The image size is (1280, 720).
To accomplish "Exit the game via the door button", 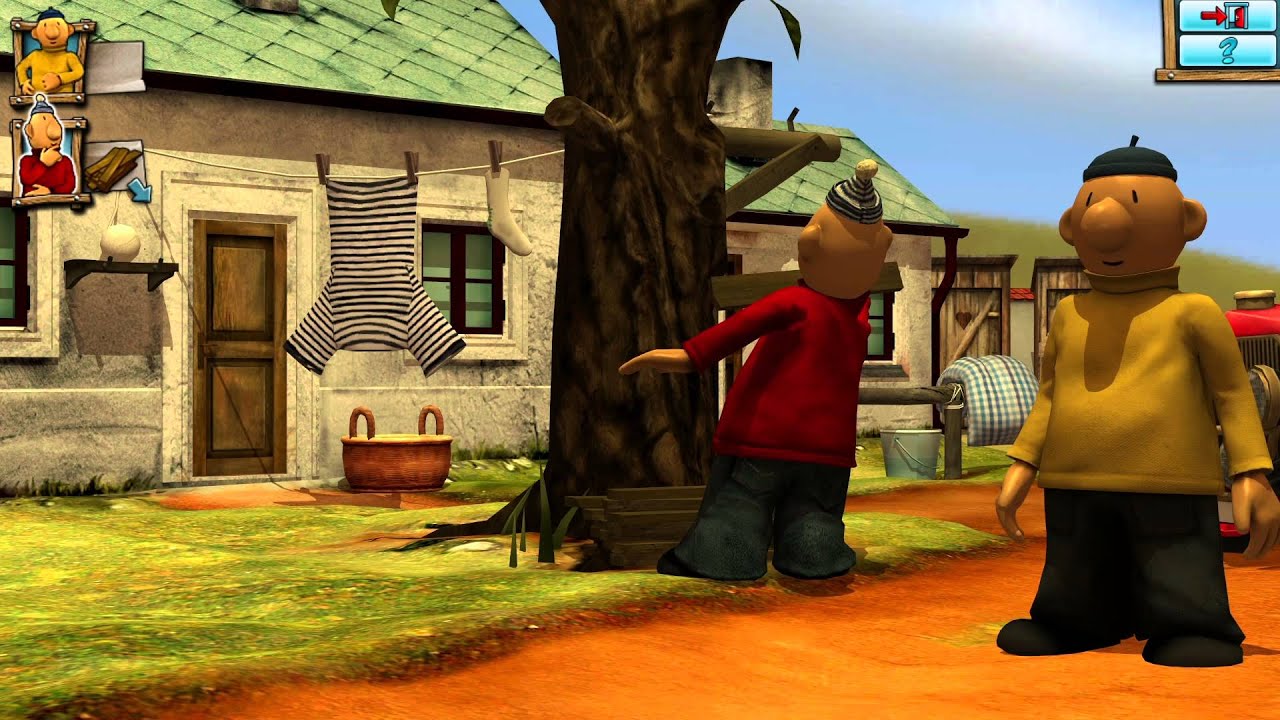I will 1226,15.
